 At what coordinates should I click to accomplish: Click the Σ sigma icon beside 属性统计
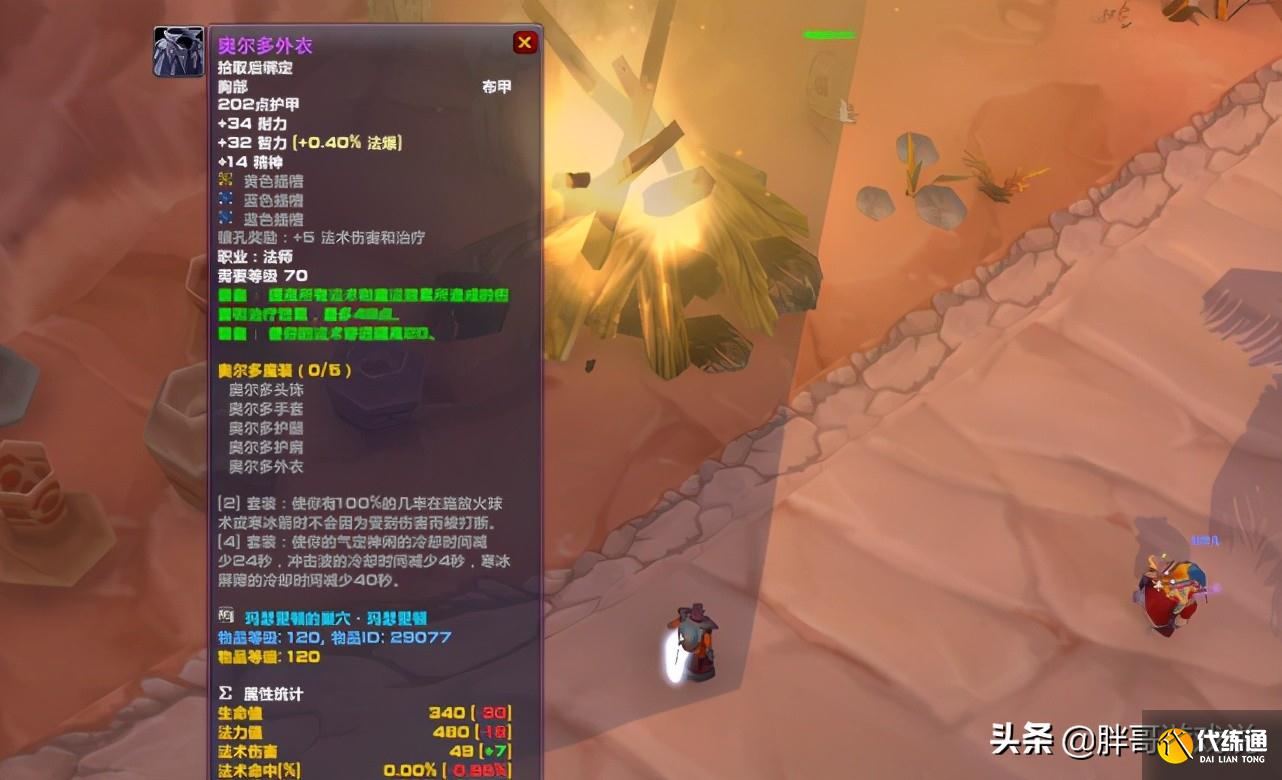[227, 694]
